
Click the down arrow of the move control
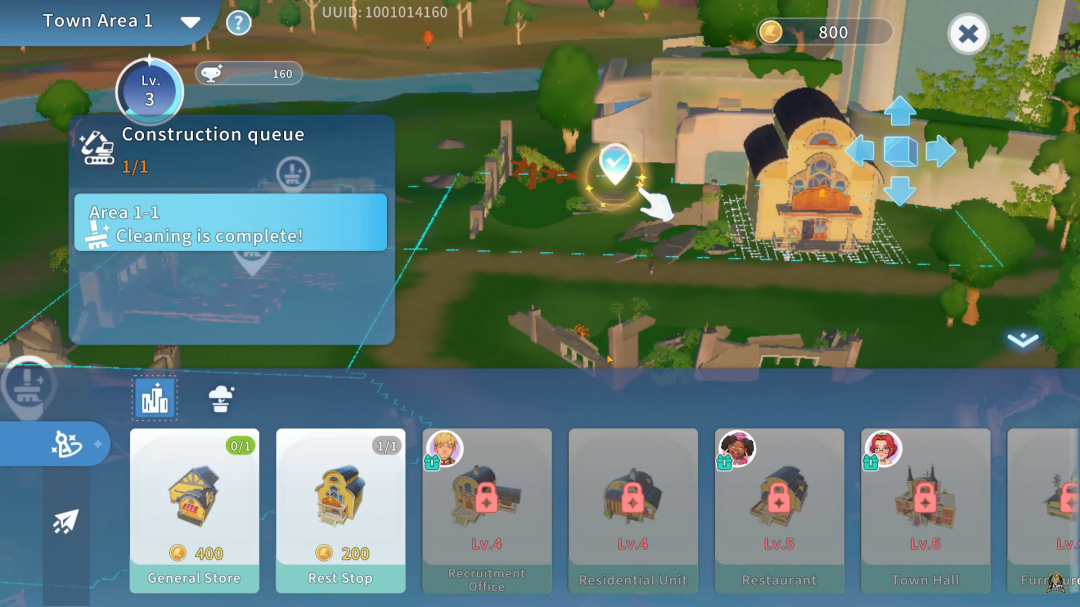(x=900, y=190)
